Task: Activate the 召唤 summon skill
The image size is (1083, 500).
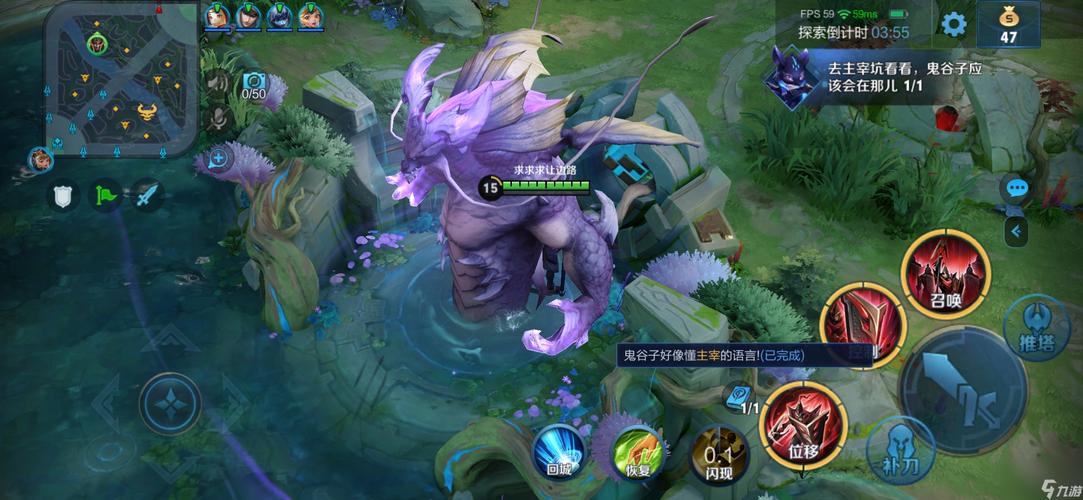Action: coord(946,274)
